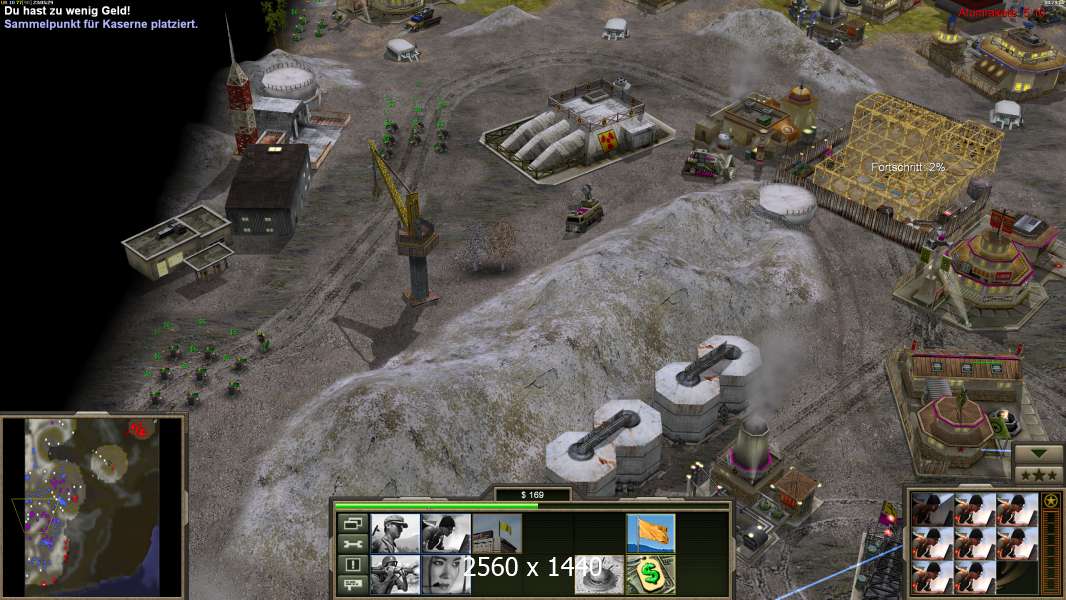Click the overlapping windows button
Viewport: 1066px width, 600px height.
click(x=352, y=523)
